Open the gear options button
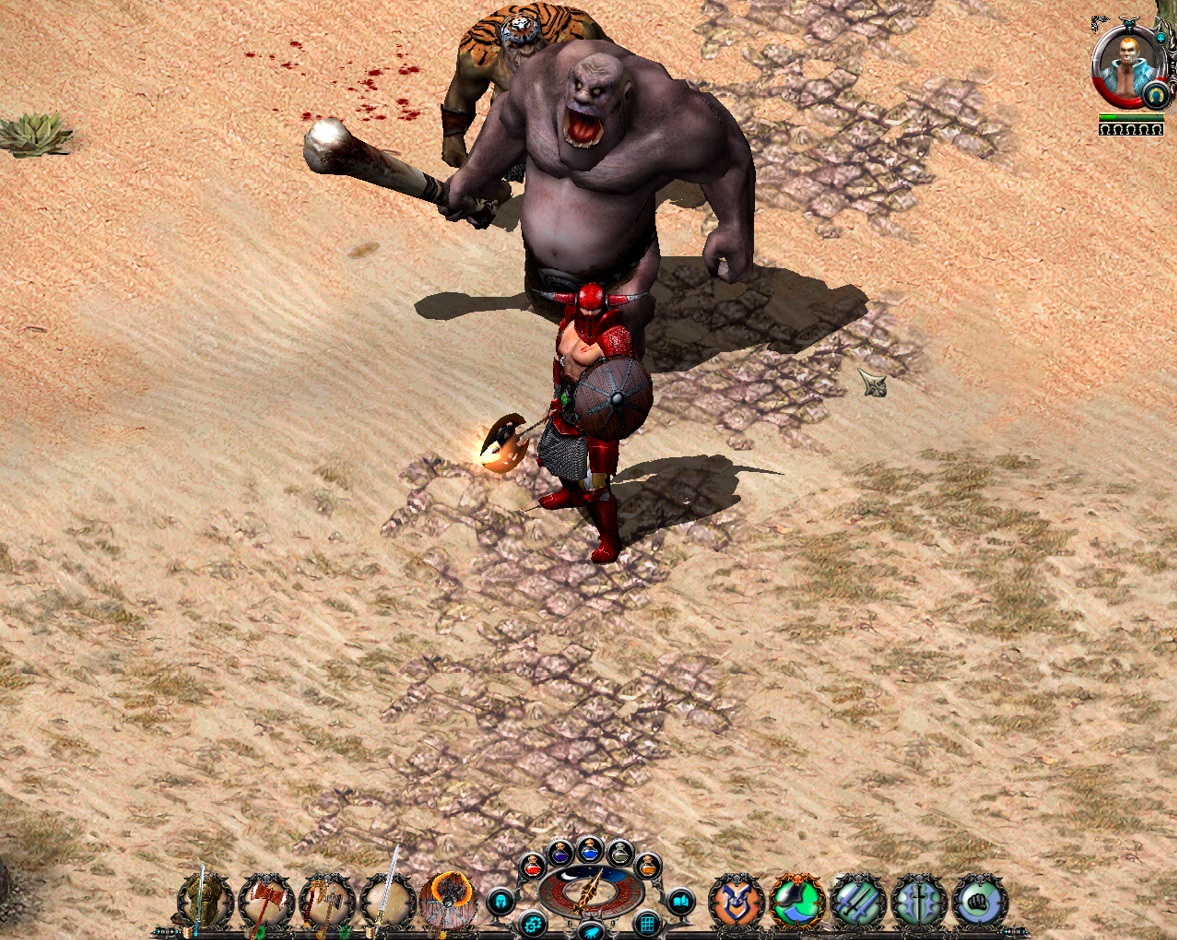The height and width of the screenshot is (940, 1177). coord(532,924)
